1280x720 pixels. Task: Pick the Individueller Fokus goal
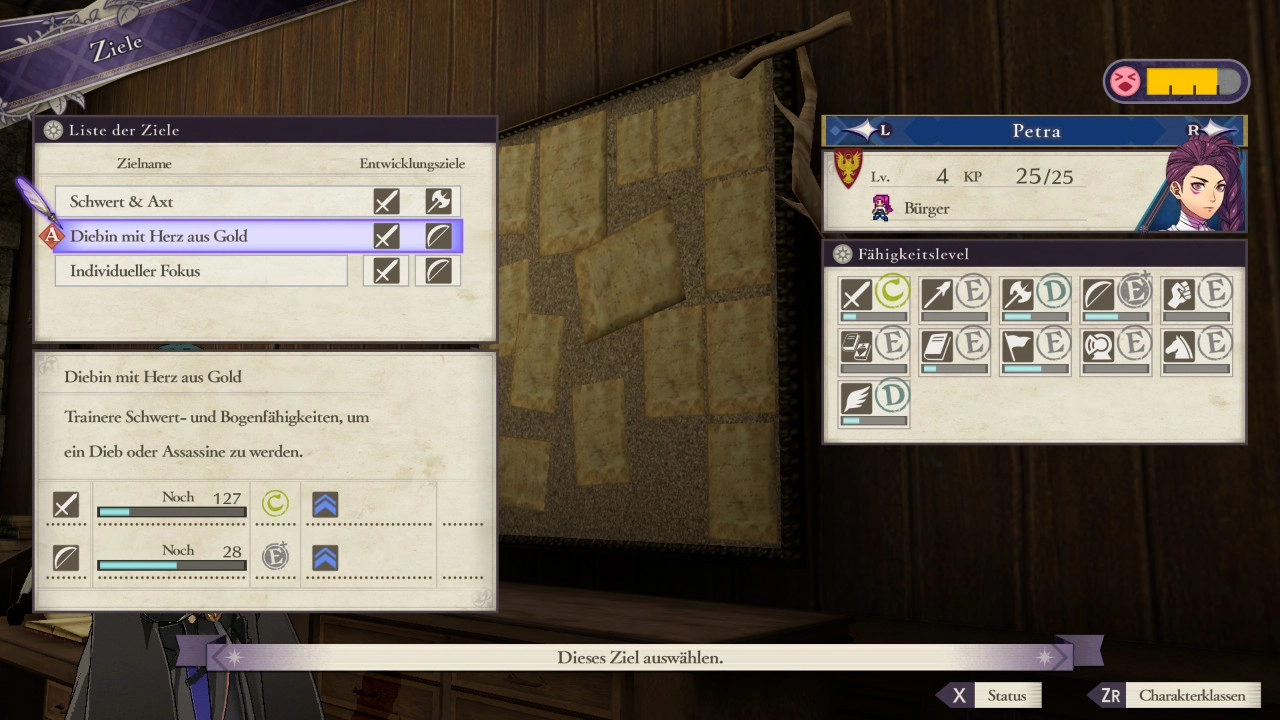[x=200, y=271]
